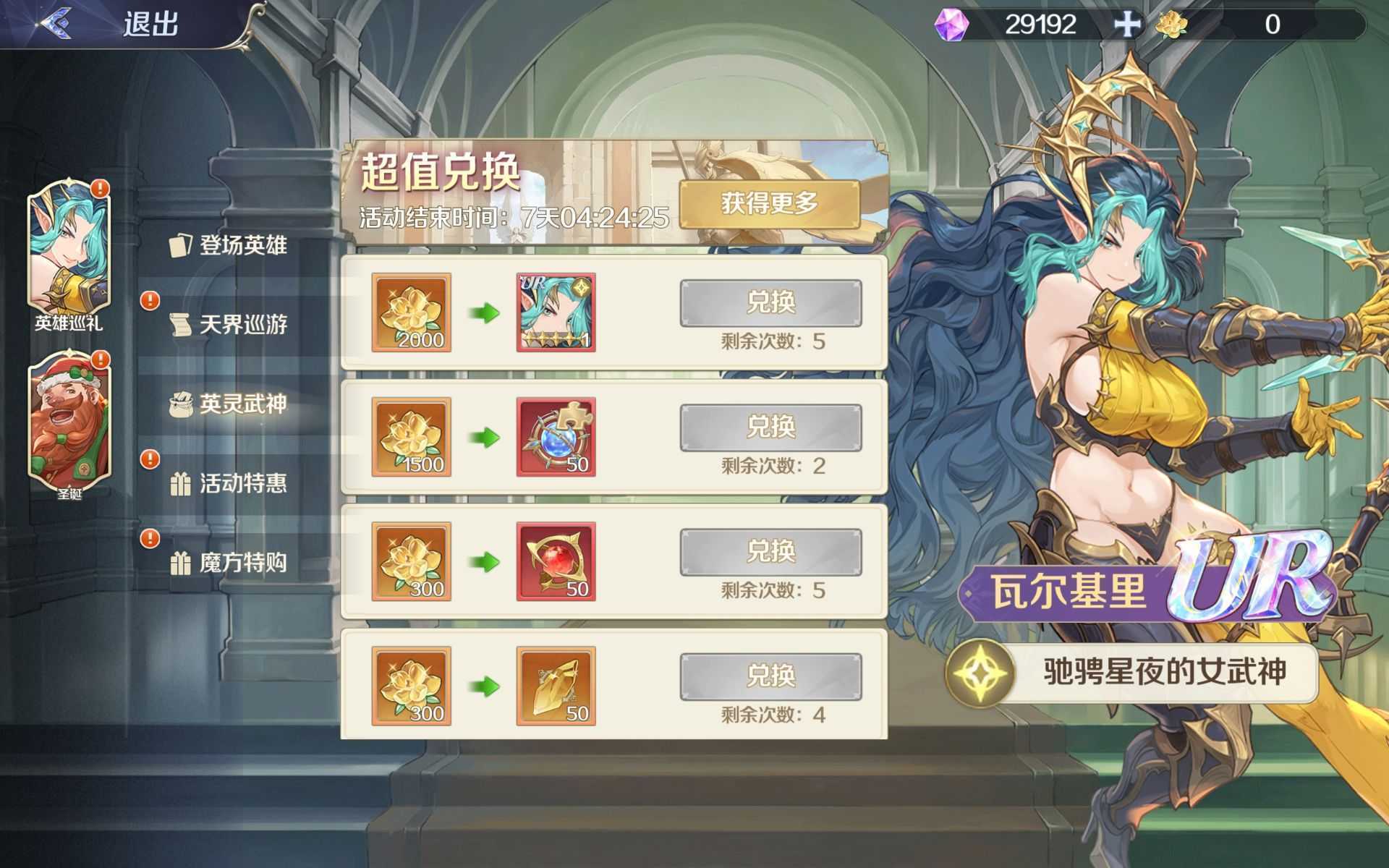
Task: Select the 圣诞 Christmas event icon
Action: 69,423
